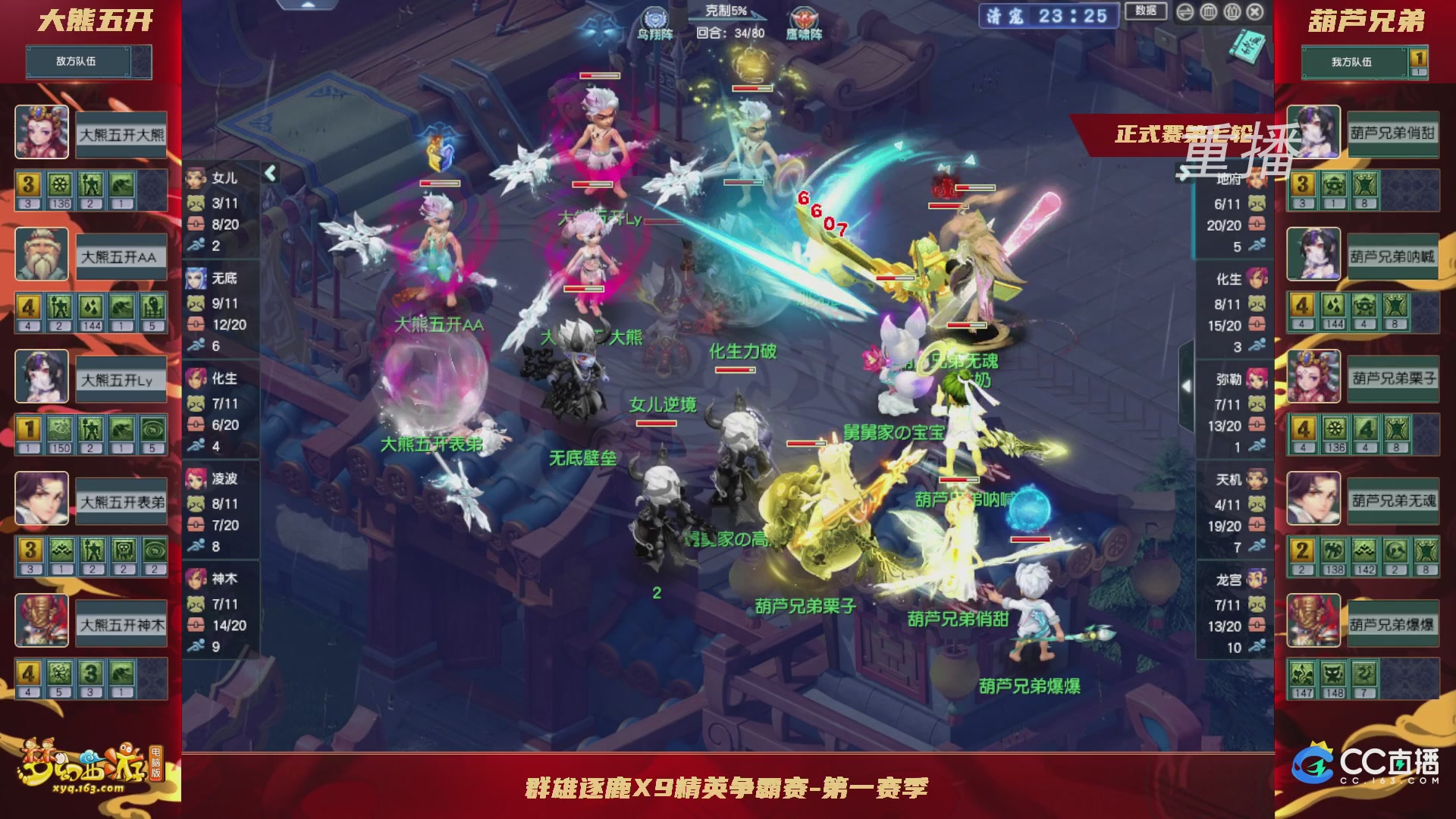The width and height of the screenshot is (1456, 819).
Task: Toggle the cage circle icon in top toolbar
Action: 1208,11
